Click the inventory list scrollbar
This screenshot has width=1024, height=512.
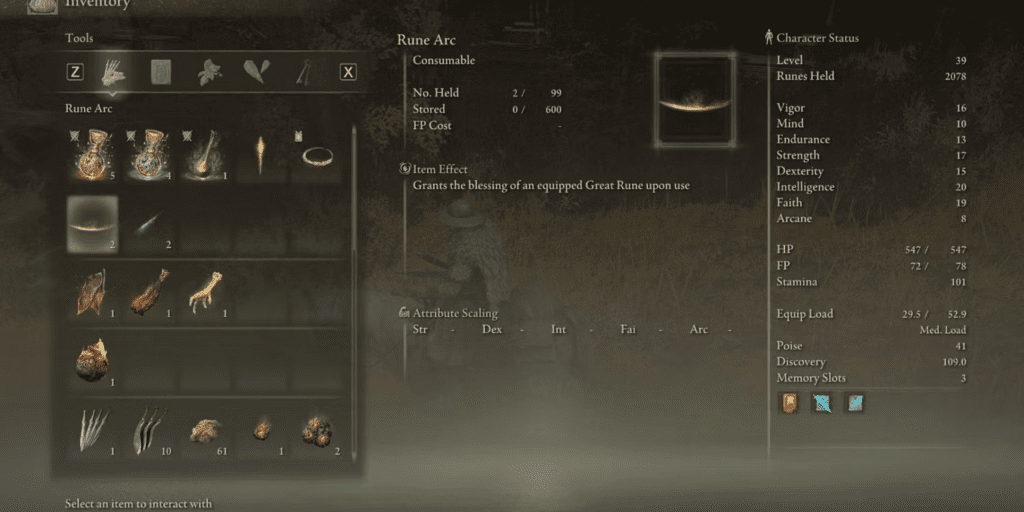(352, 250)
